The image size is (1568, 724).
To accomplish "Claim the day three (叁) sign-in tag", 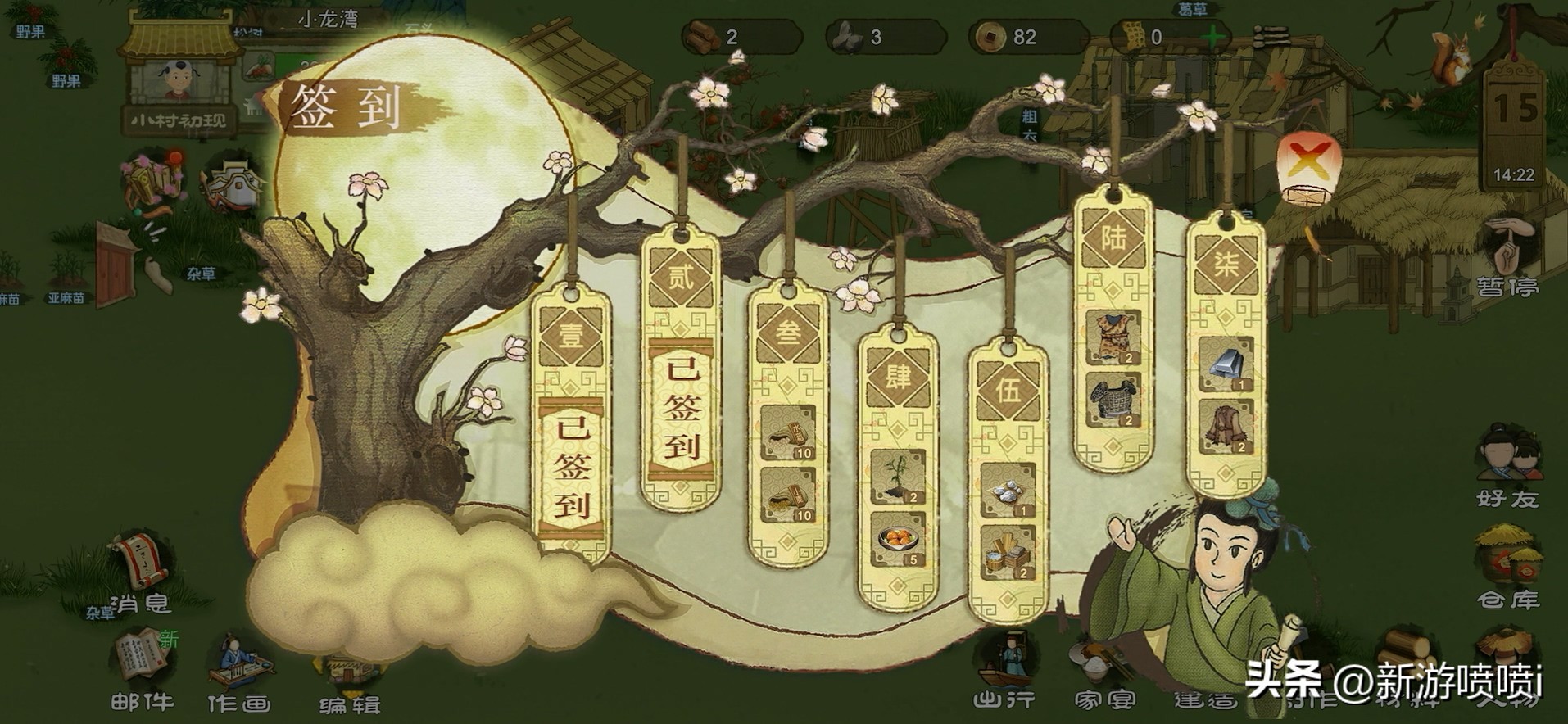I will click(x=787, y=426).
